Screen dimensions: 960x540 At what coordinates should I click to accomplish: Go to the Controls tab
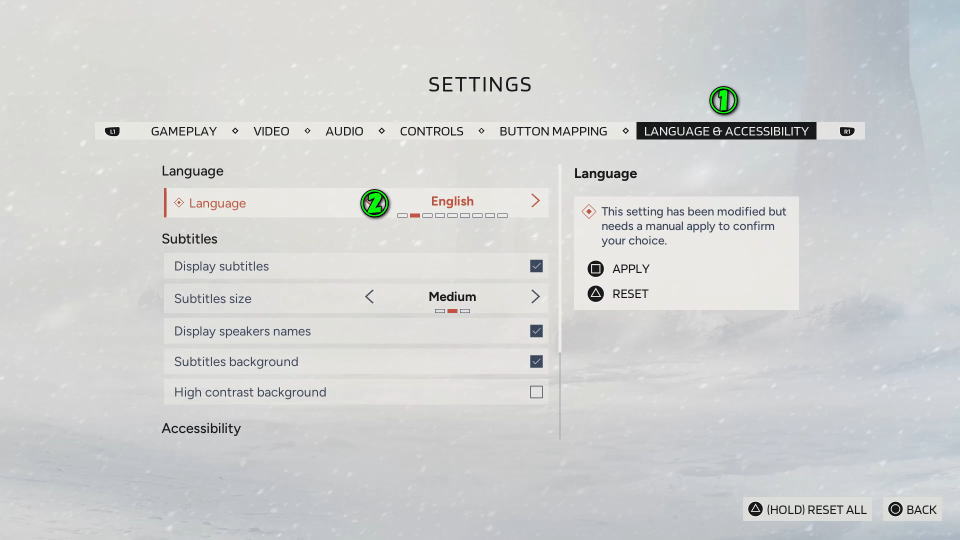click(x=431, y=131)
